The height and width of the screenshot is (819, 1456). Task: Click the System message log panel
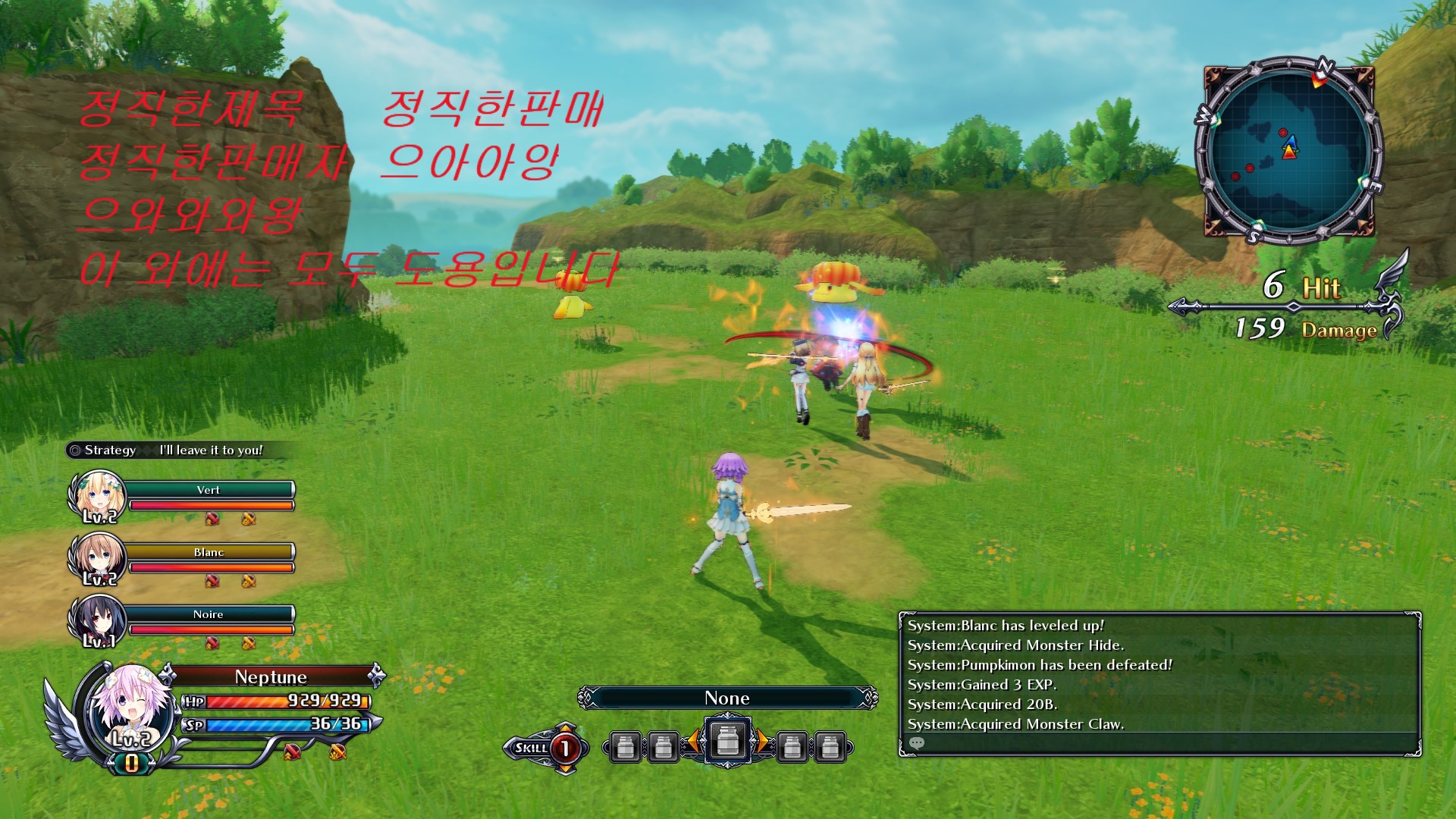1159,675
